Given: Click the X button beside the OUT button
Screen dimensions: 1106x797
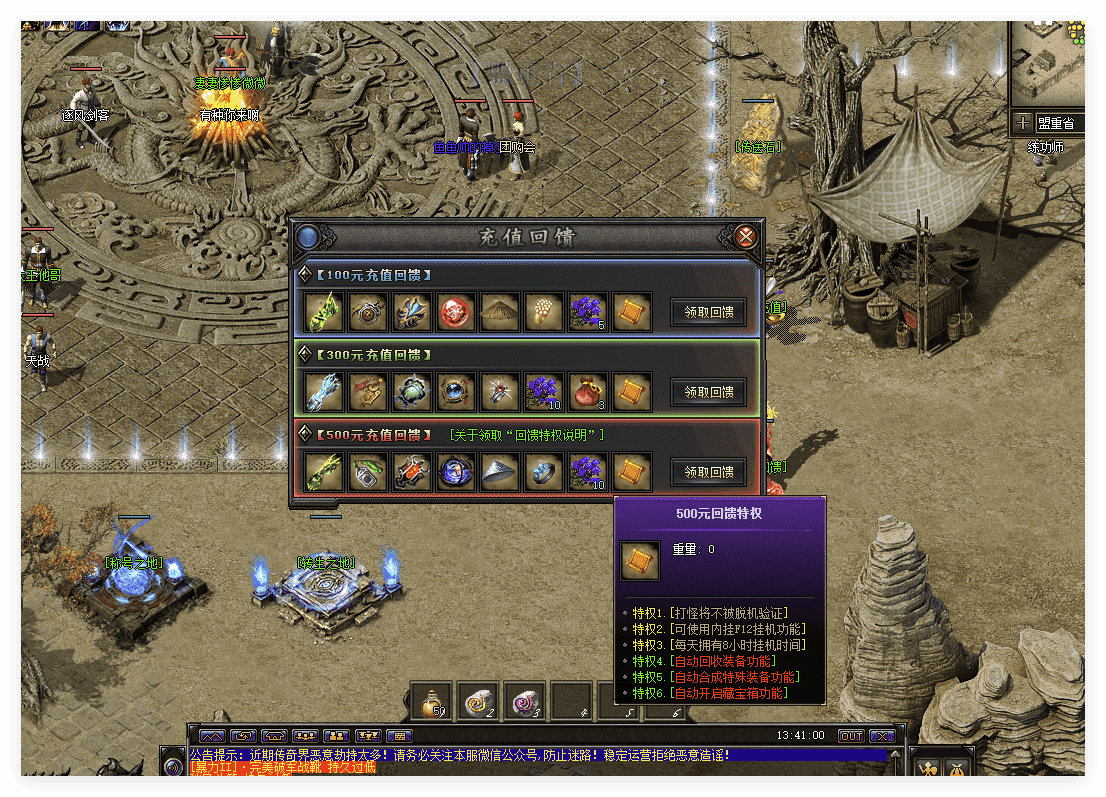Looking at the screenshot, I should coord(882,736).
